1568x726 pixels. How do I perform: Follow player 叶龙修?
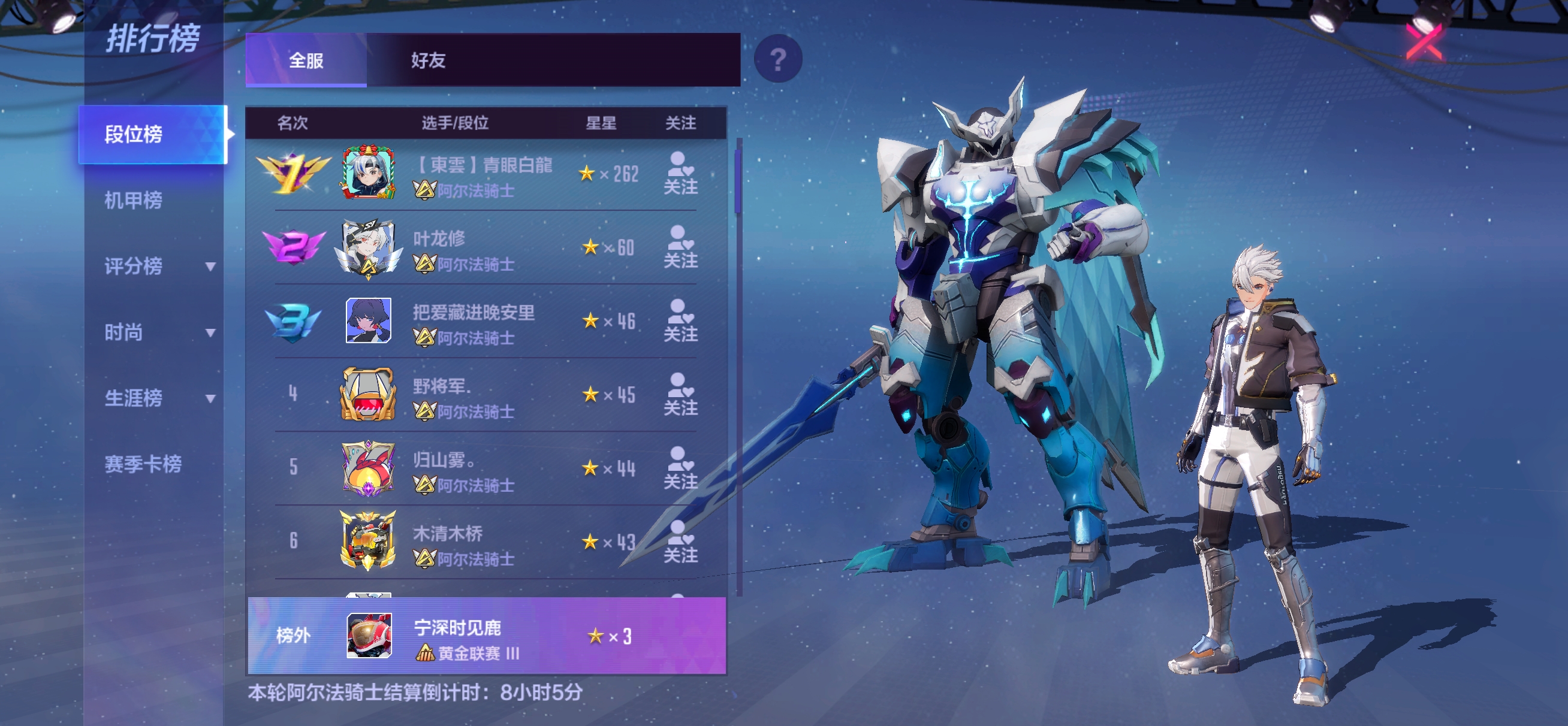[680, 247]
